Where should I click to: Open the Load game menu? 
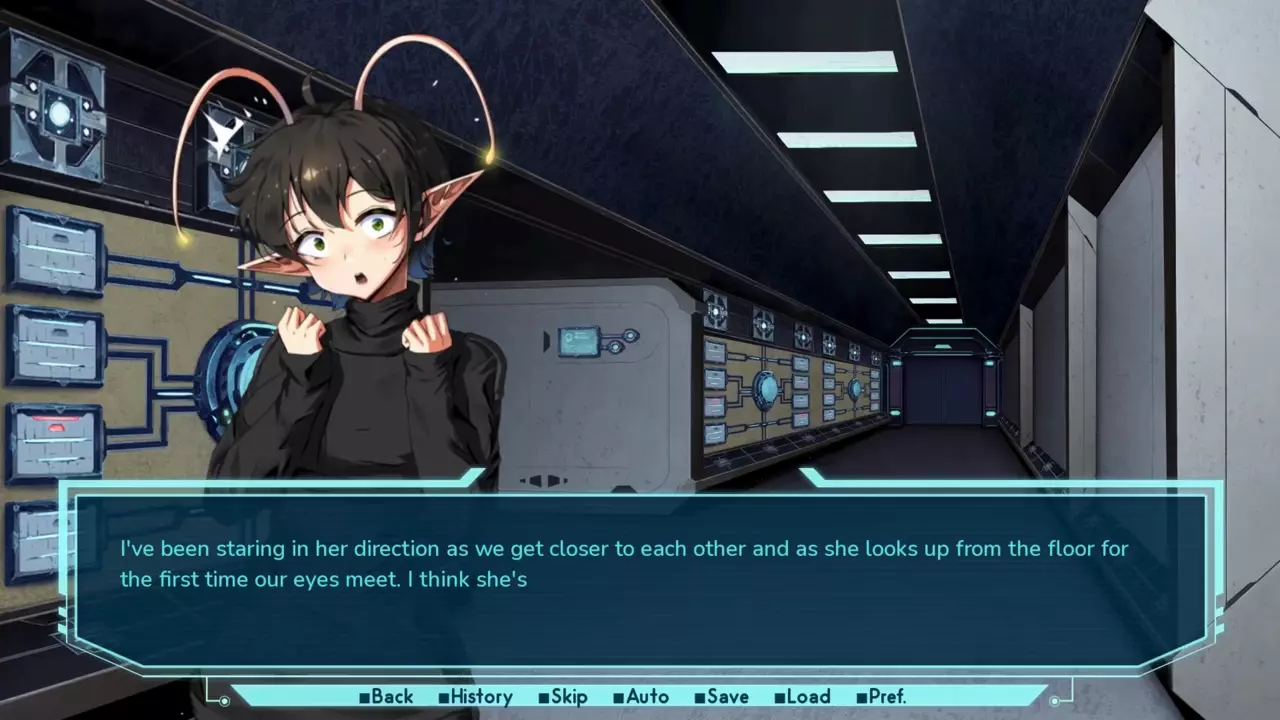[x=802, y=697]
